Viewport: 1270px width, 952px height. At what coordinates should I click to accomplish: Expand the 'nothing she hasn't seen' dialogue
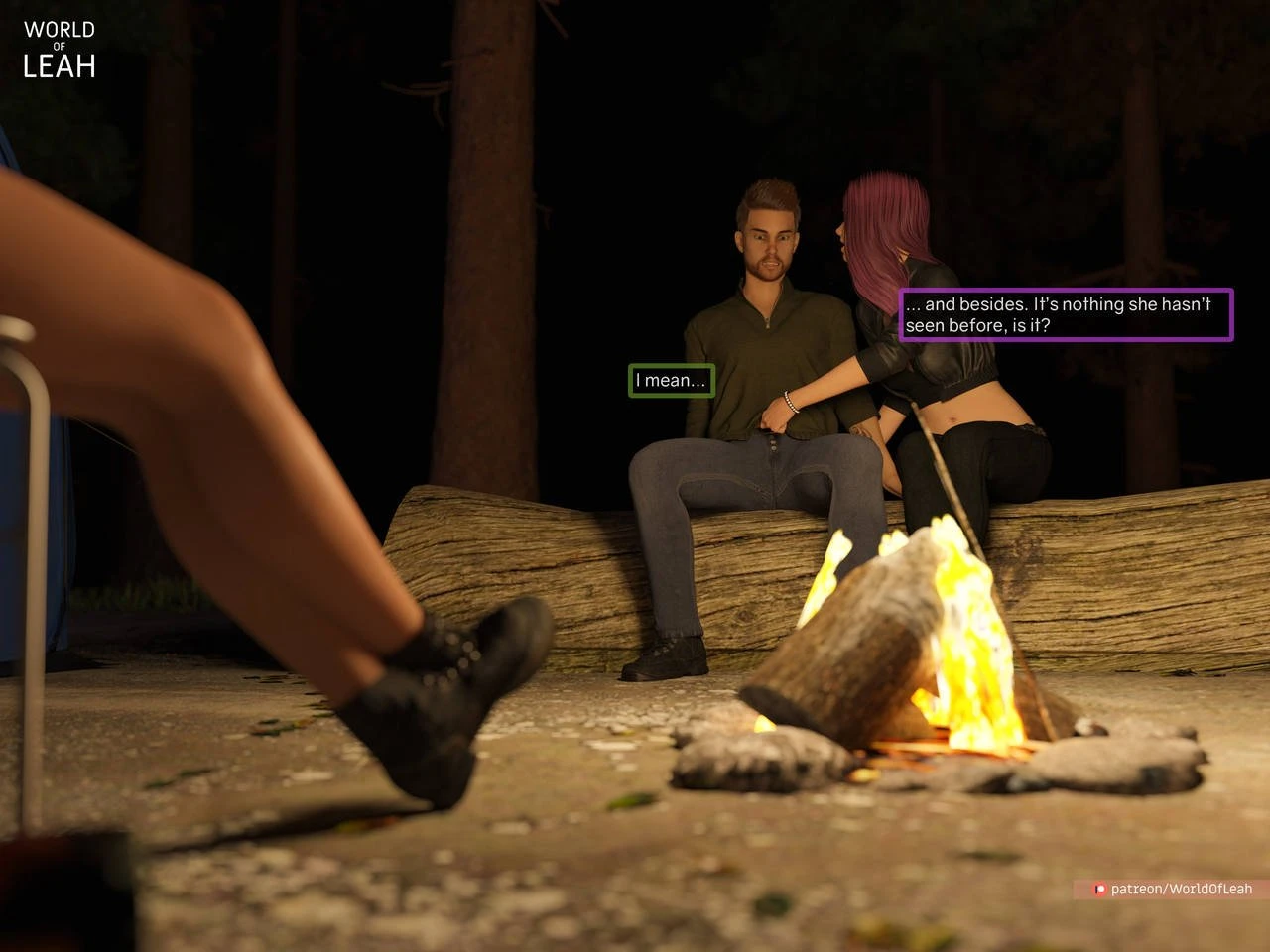(1065, 314)
